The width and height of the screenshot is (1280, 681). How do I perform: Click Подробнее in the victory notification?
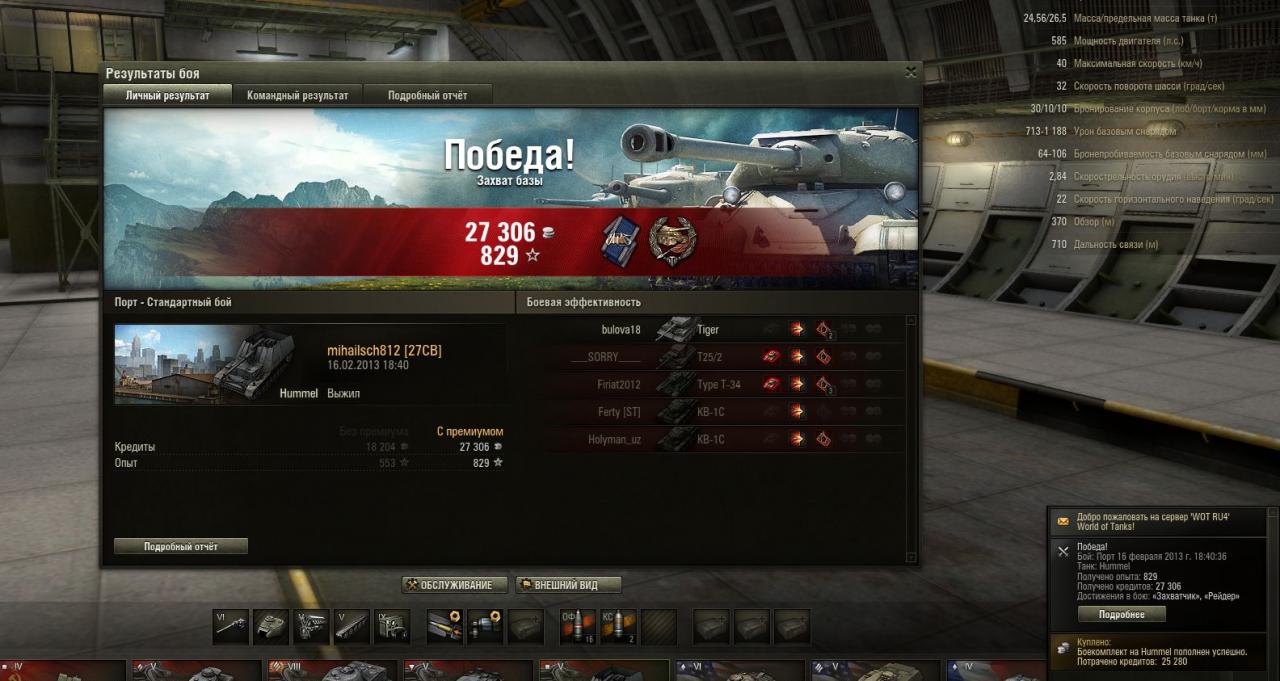[1121, 614]
